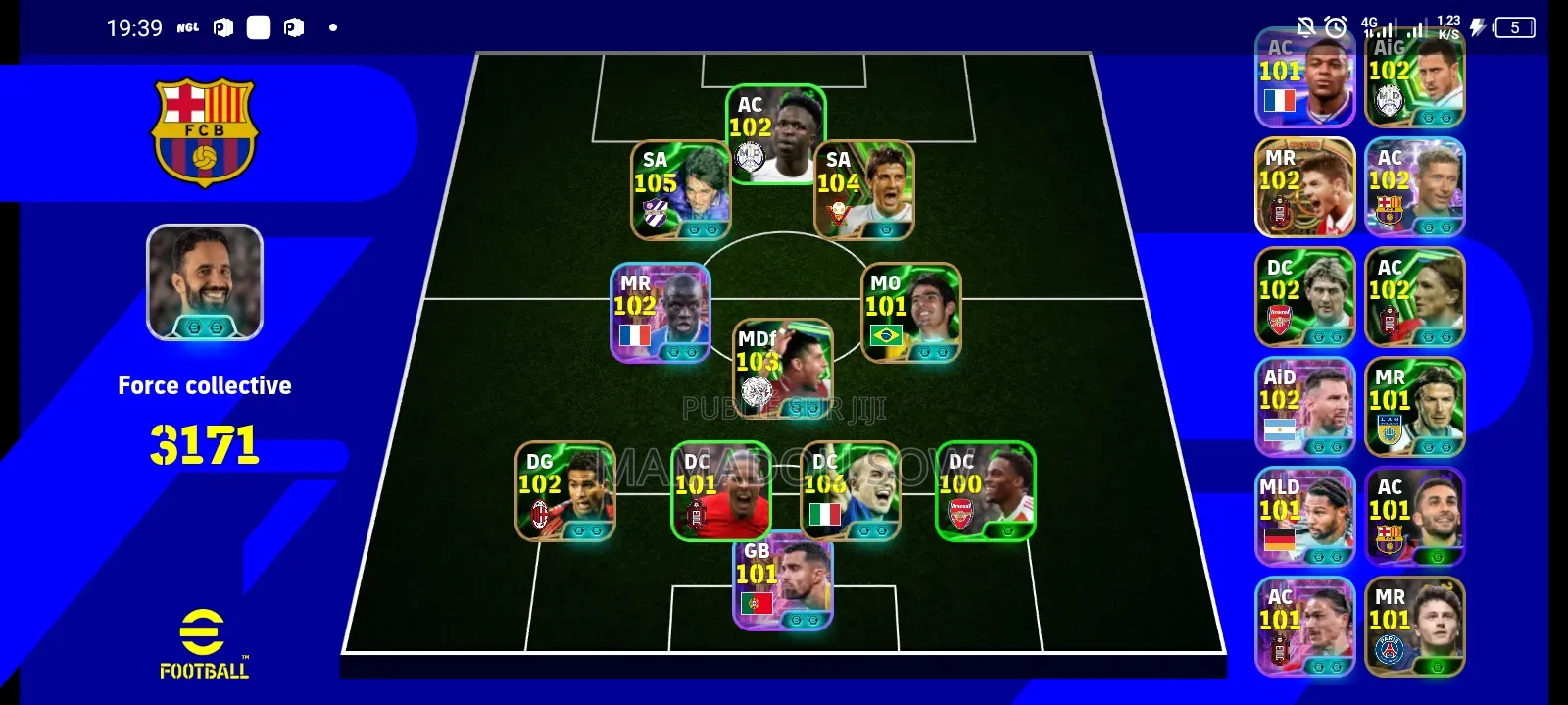Select the MDf 103 defensive midfielder card
The image size is (1568, 705).
[x=783, y=364]
